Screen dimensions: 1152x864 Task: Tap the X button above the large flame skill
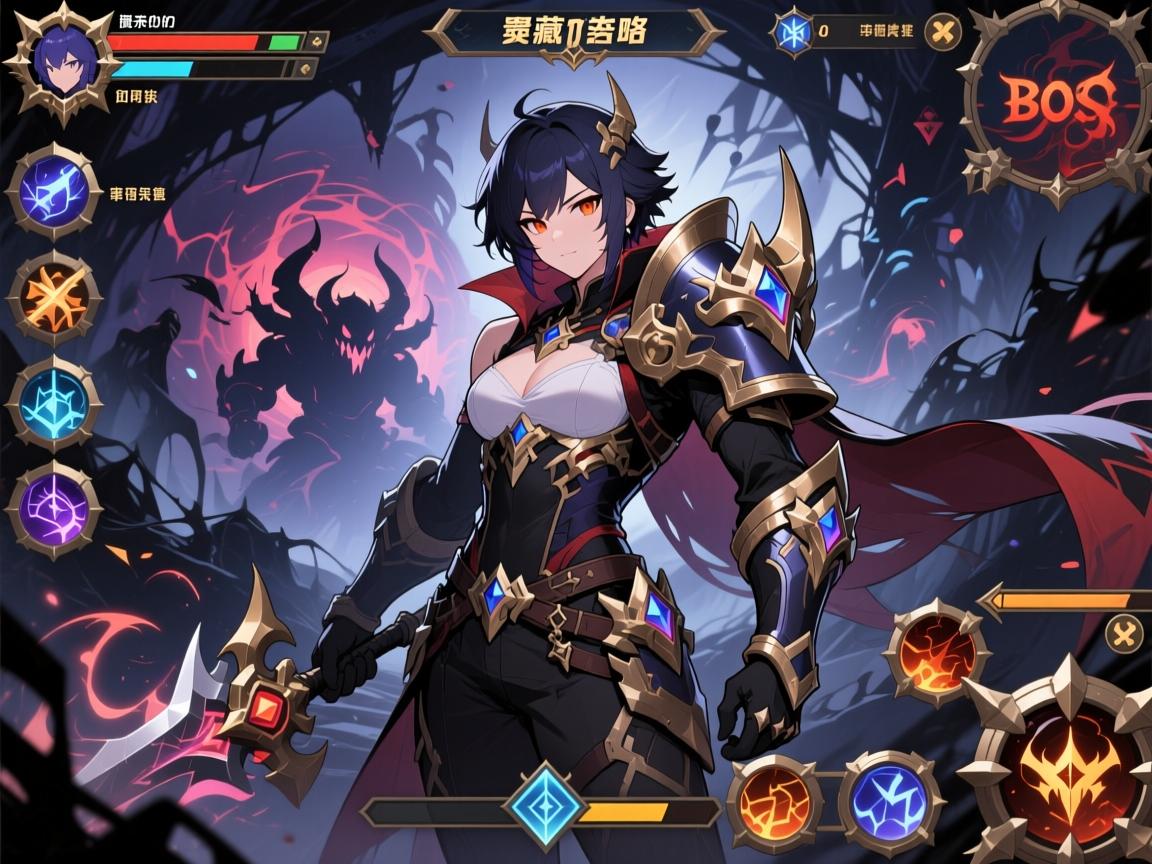click(x=1125, y=632)
